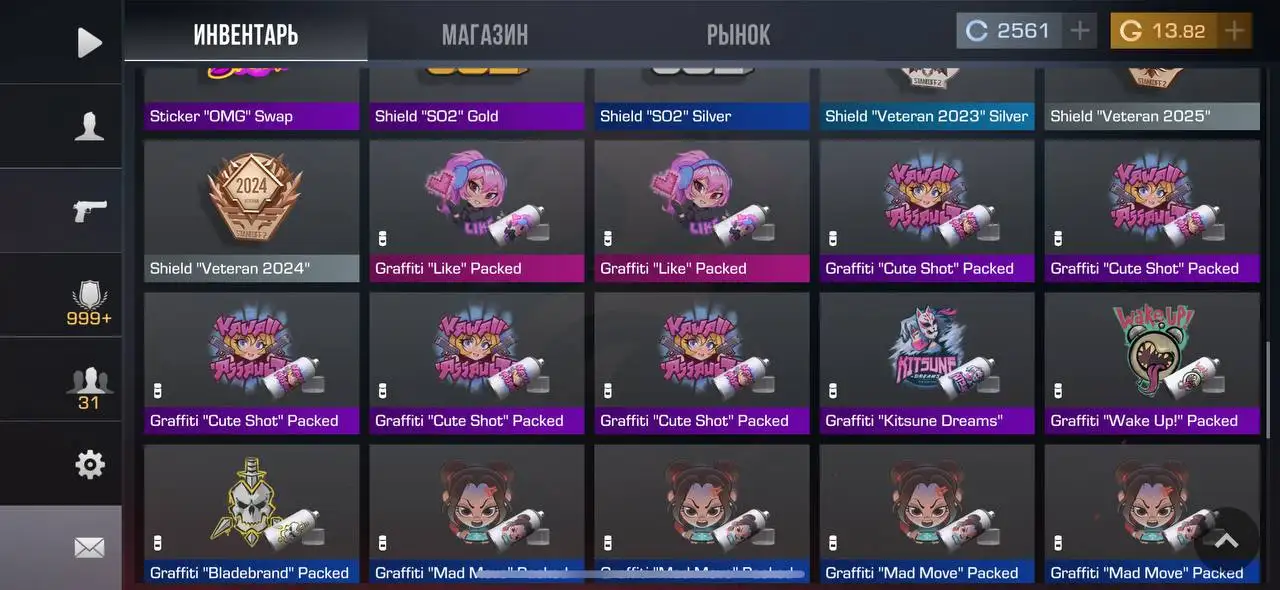Select the Shield "Veteran 2025" item
Screen dimensions: 1280x590
point(1152,100)
